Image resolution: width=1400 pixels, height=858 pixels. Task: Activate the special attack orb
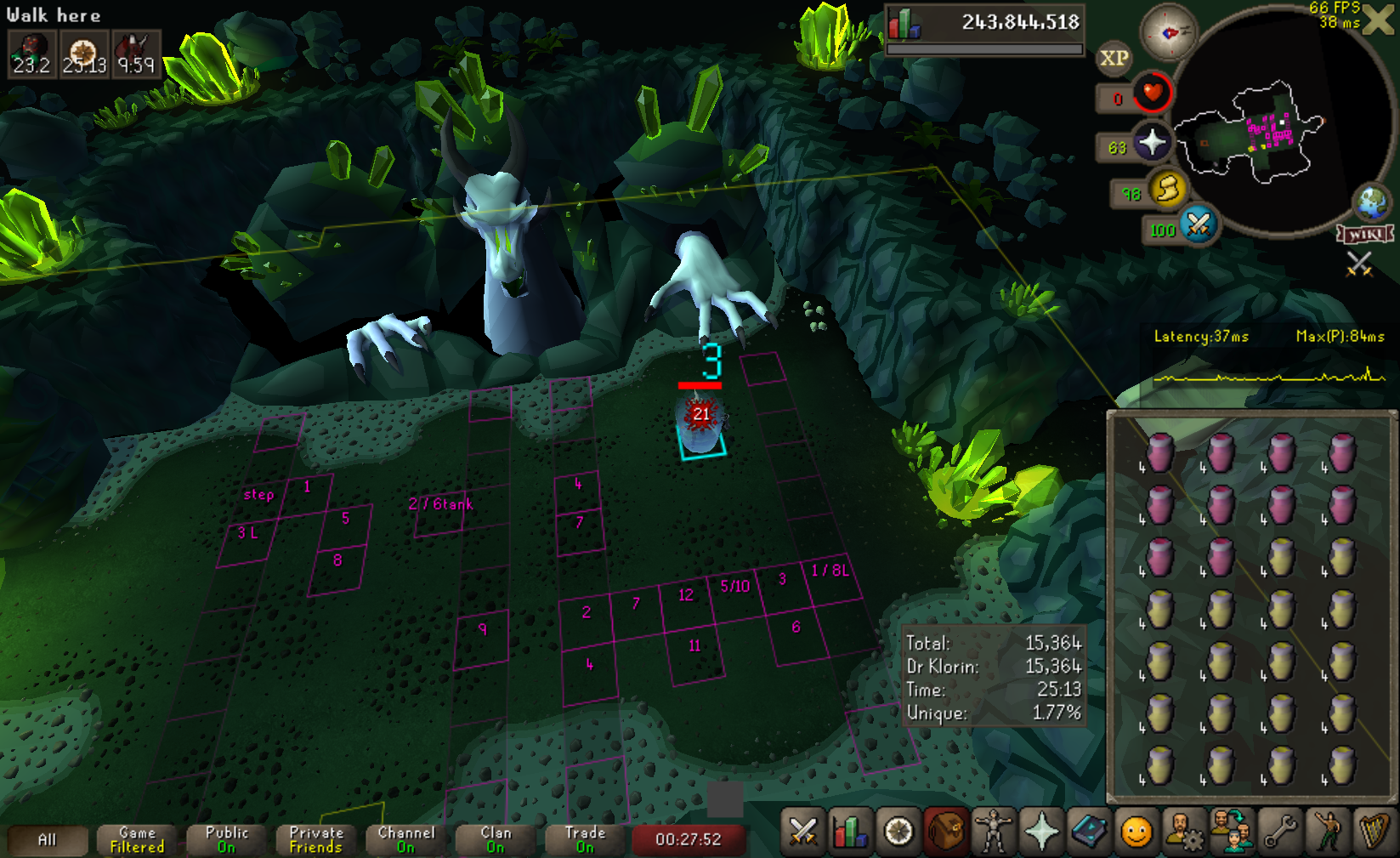(1199, 225)
